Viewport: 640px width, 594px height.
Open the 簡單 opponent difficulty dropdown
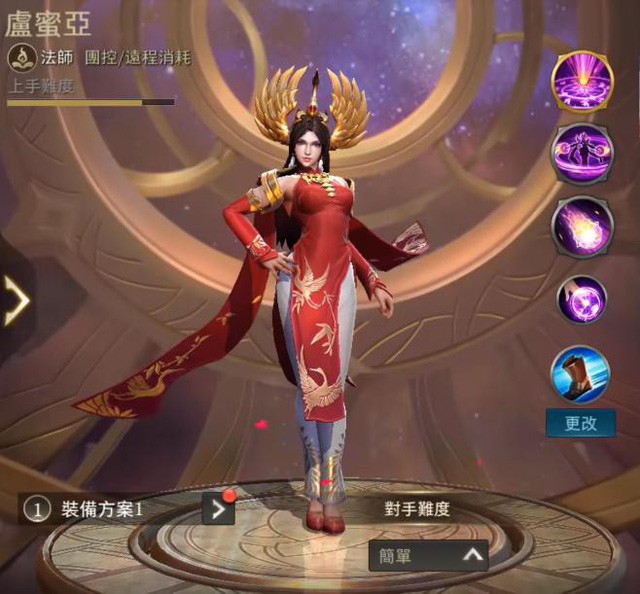[x=428, y=556]
